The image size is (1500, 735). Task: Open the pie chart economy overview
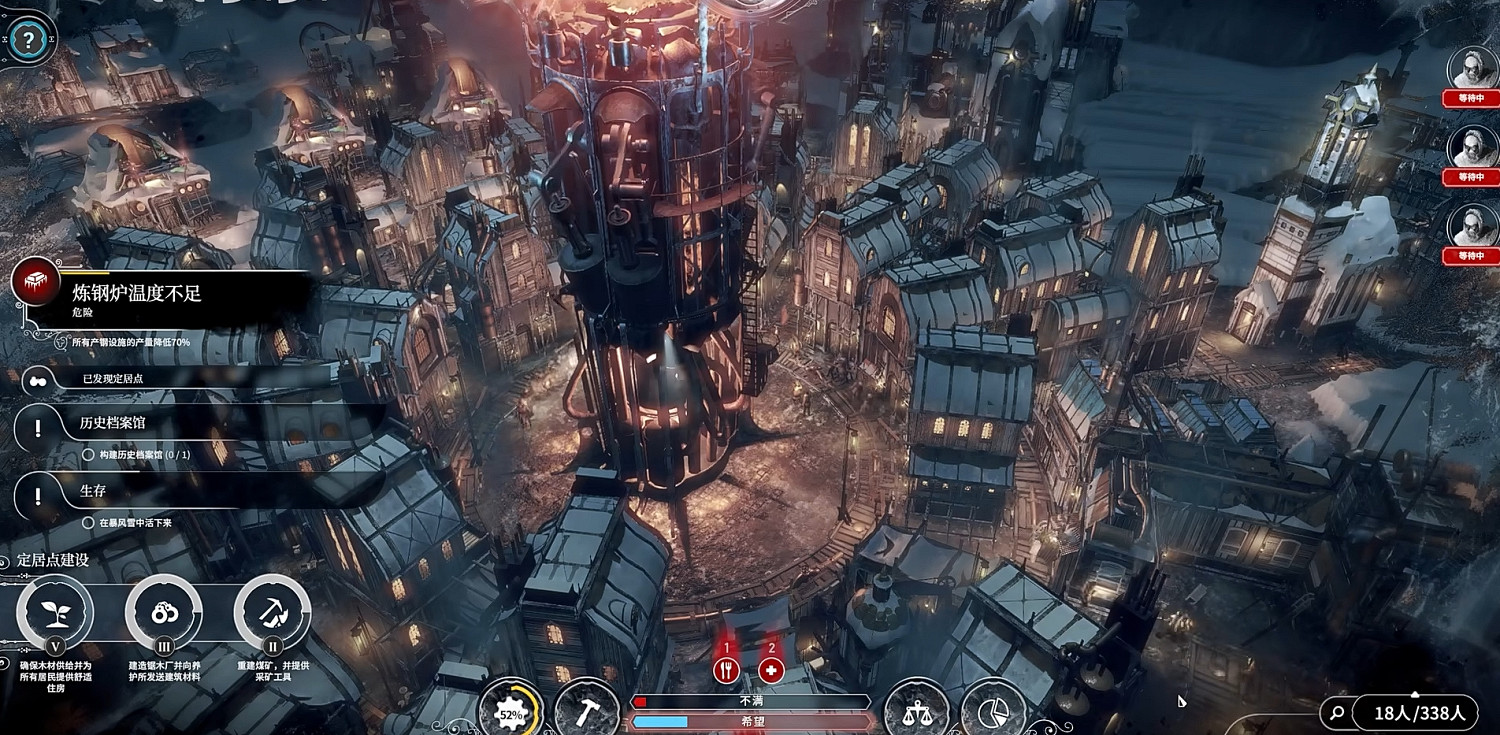[993, 712]
